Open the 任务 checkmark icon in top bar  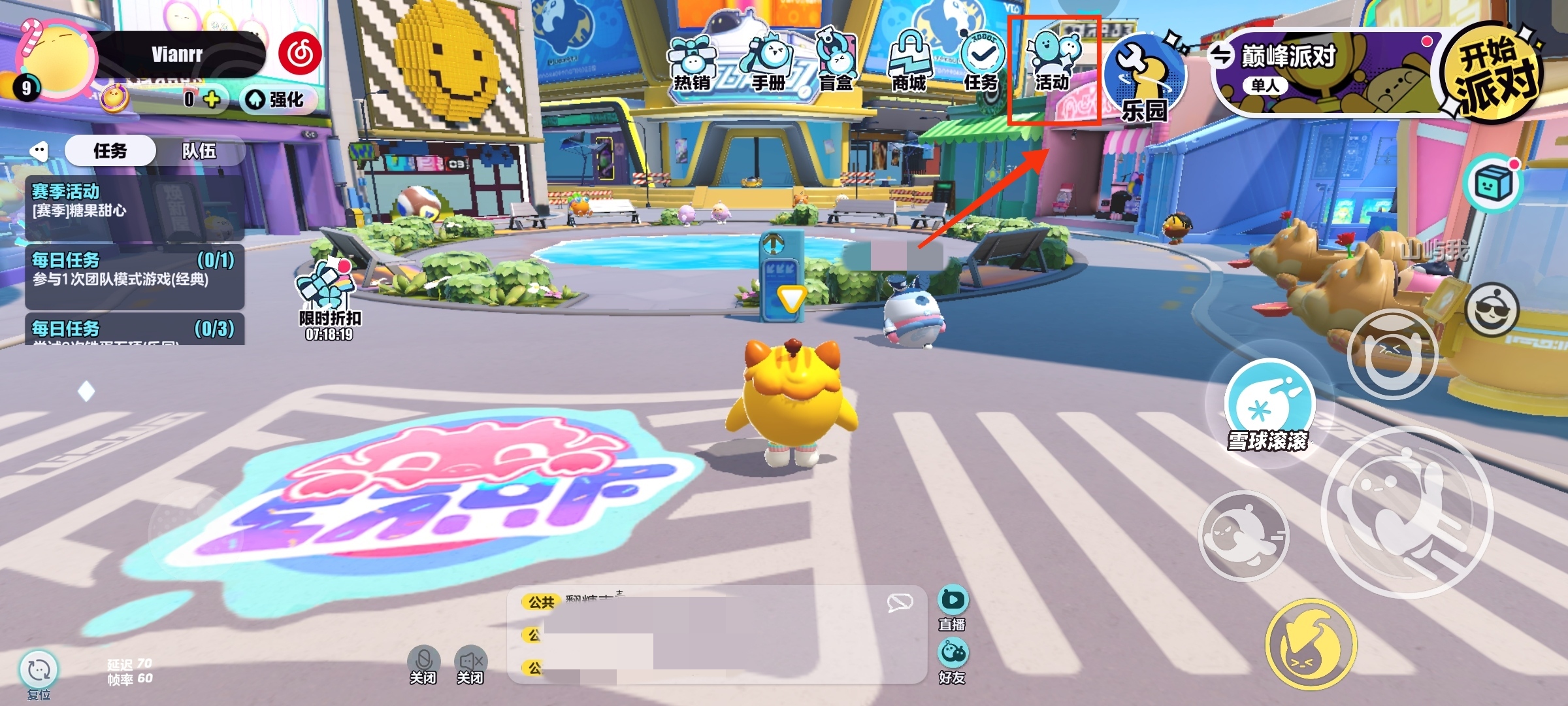tap(981, 63)
